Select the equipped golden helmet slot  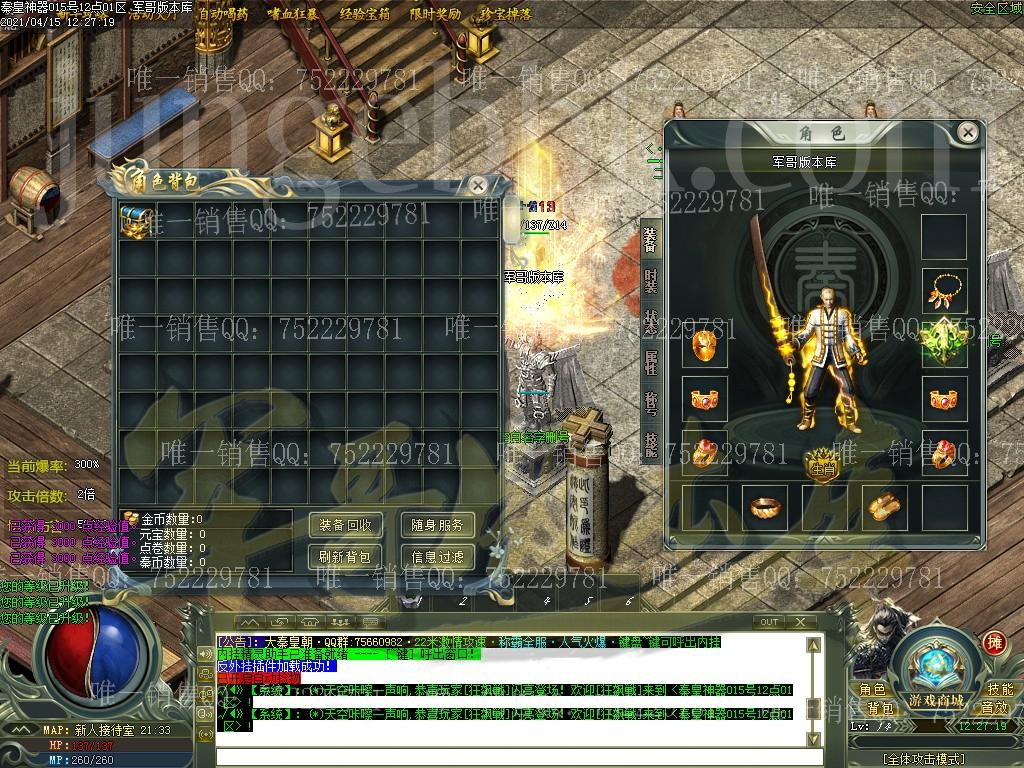[704, 347]
